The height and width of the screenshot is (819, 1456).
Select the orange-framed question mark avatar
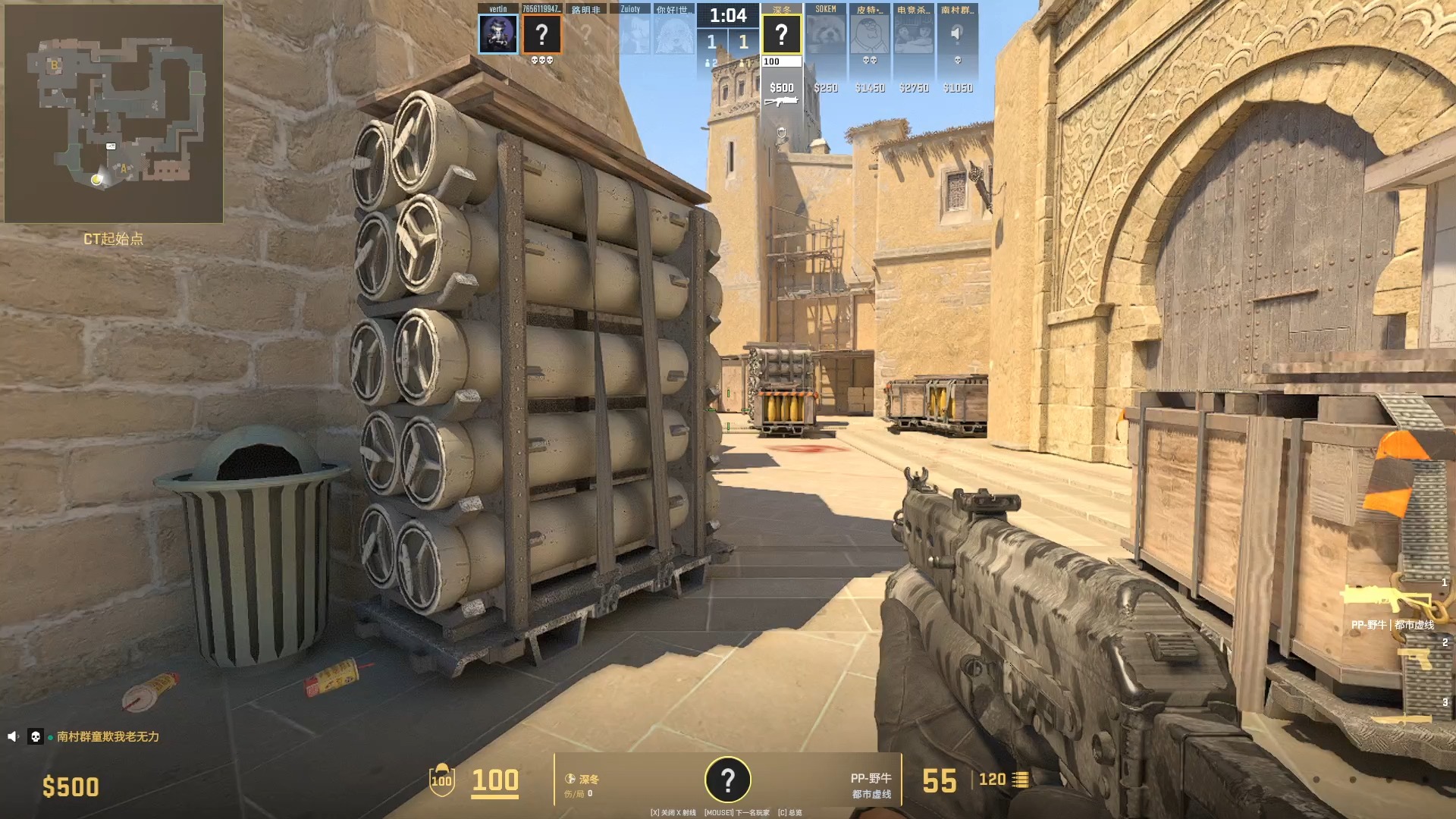coord(541,34)
